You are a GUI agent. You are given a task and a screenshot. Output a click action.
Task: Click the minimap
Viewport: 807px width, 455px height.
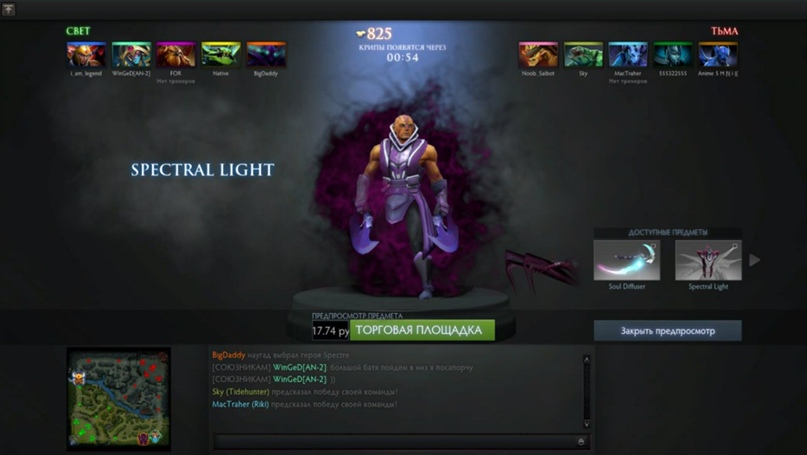pyautogui.click(x=118, y=397)
